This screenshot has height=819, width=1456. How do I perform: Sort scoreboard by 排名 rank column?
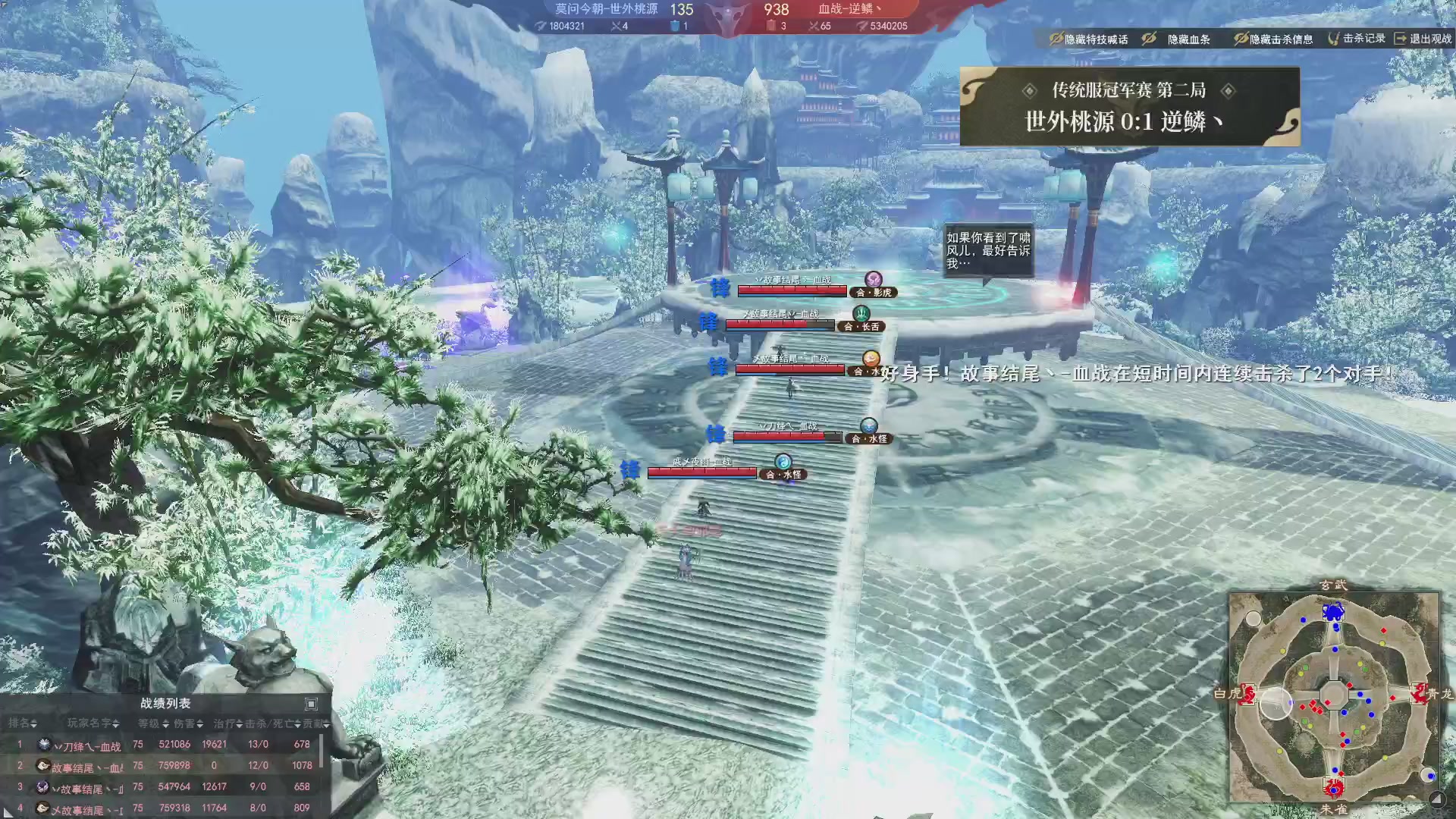point(23,723)
